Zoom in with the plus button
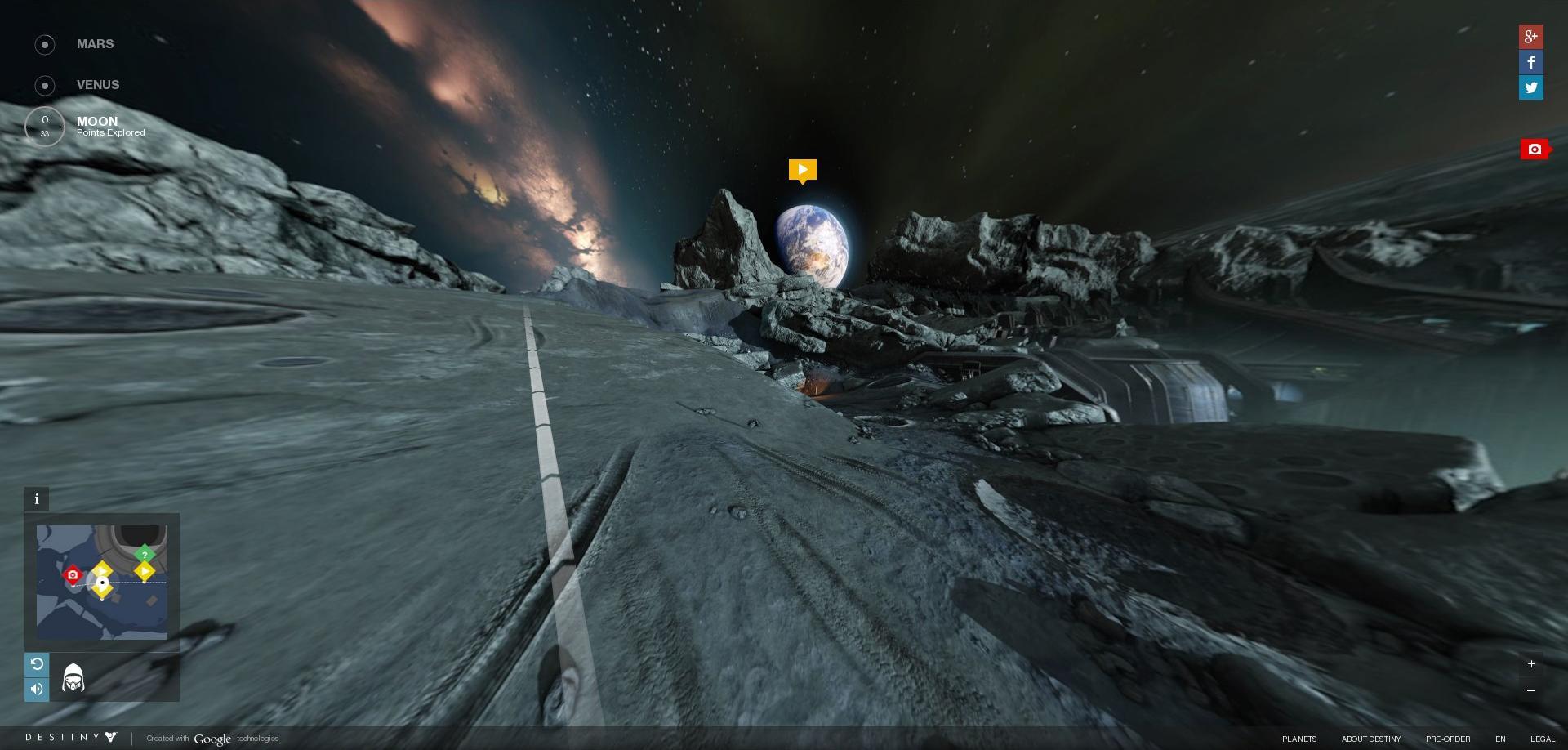Viewport: 1568px width, 750px height. 1531,664
